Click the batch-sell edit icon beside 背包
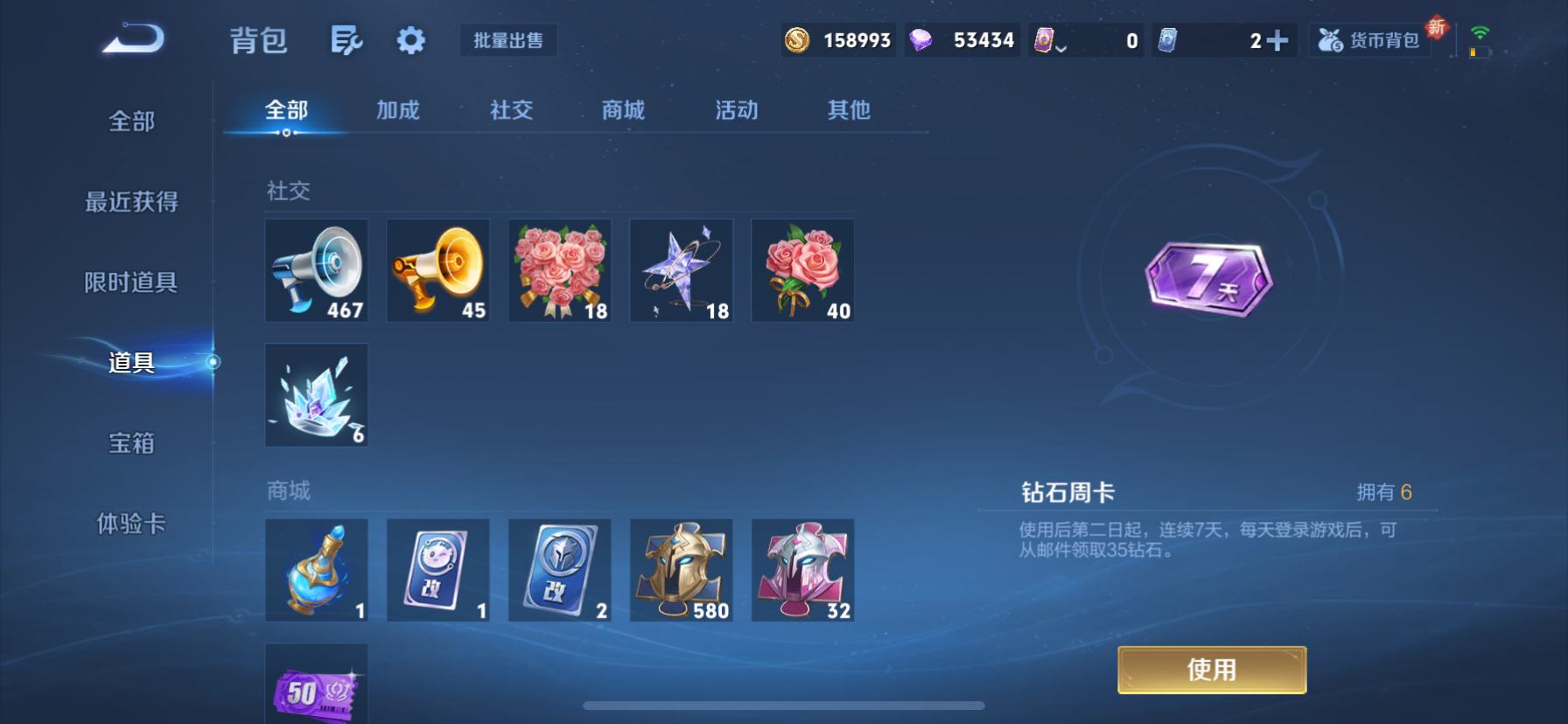The image size is (1568, 724). (347, 40)
